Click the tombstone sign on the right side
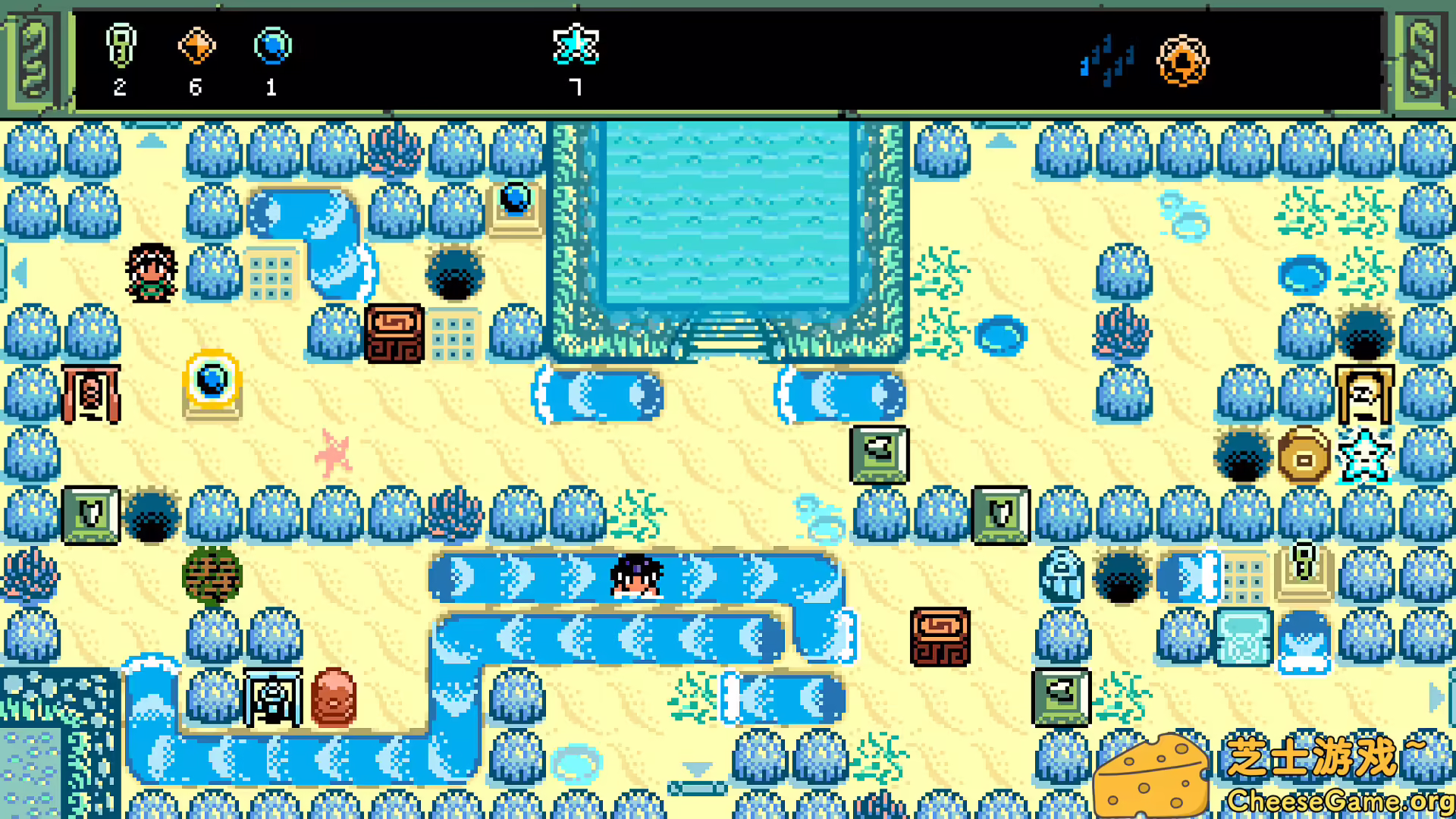This screenshot has height=819, width=1456. (x=1367, y=394)
